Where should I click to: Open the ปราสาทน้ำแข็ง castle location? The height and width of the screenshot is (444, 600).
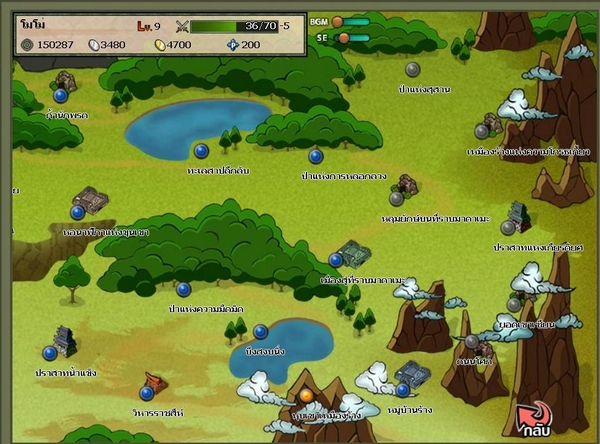(49, 353)
